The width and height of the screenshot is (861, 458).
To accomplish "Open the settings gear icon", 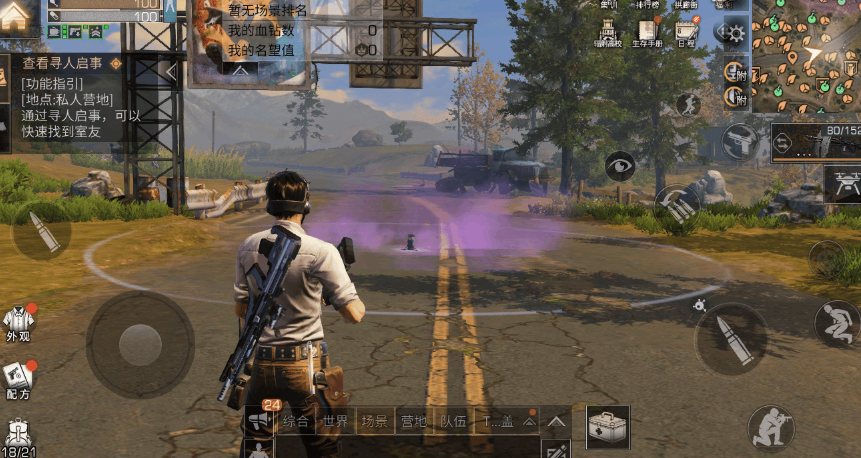I will (736, 33).
